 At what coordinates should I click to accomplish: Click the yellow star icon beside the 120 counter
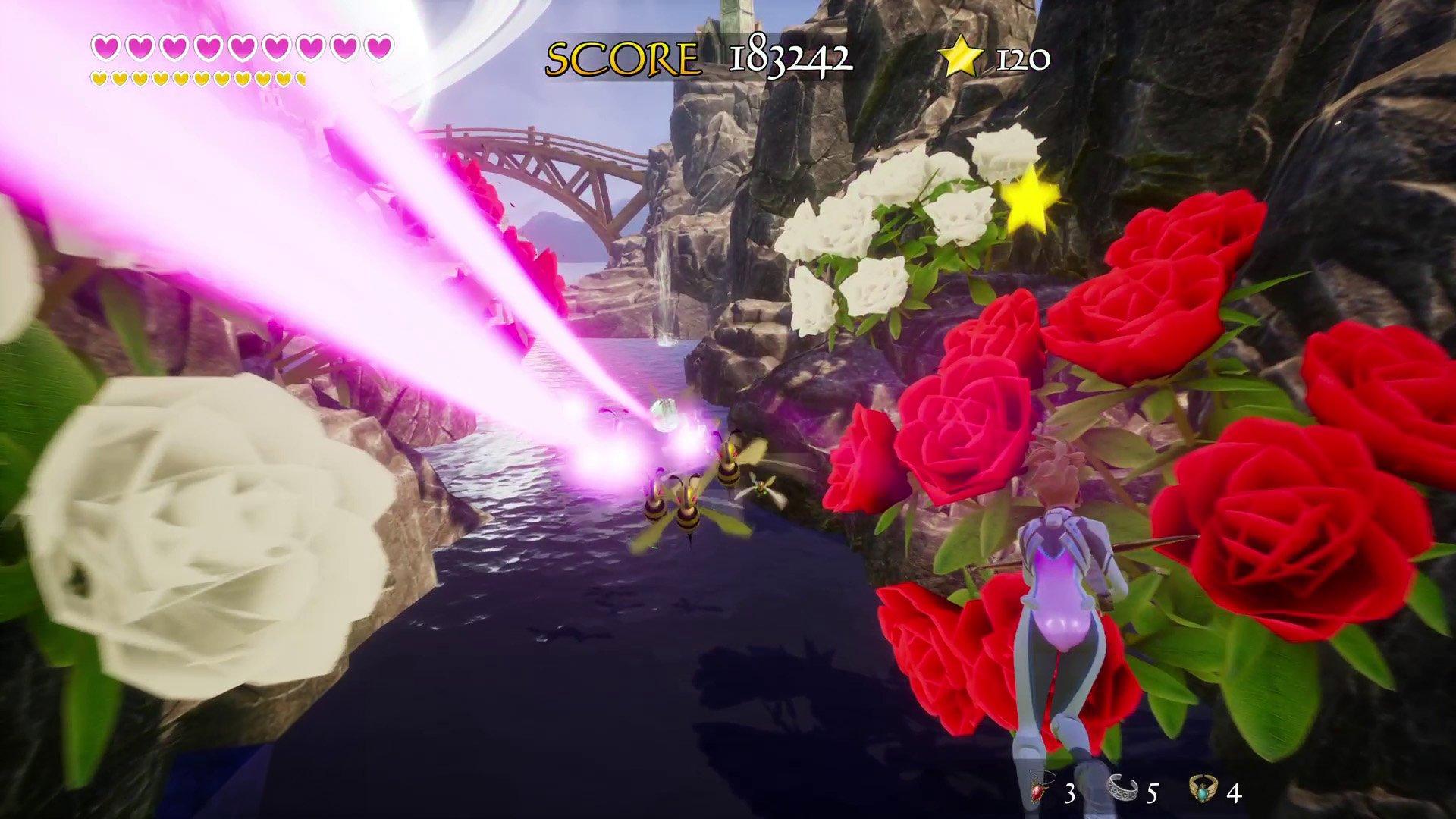(962, 56)
